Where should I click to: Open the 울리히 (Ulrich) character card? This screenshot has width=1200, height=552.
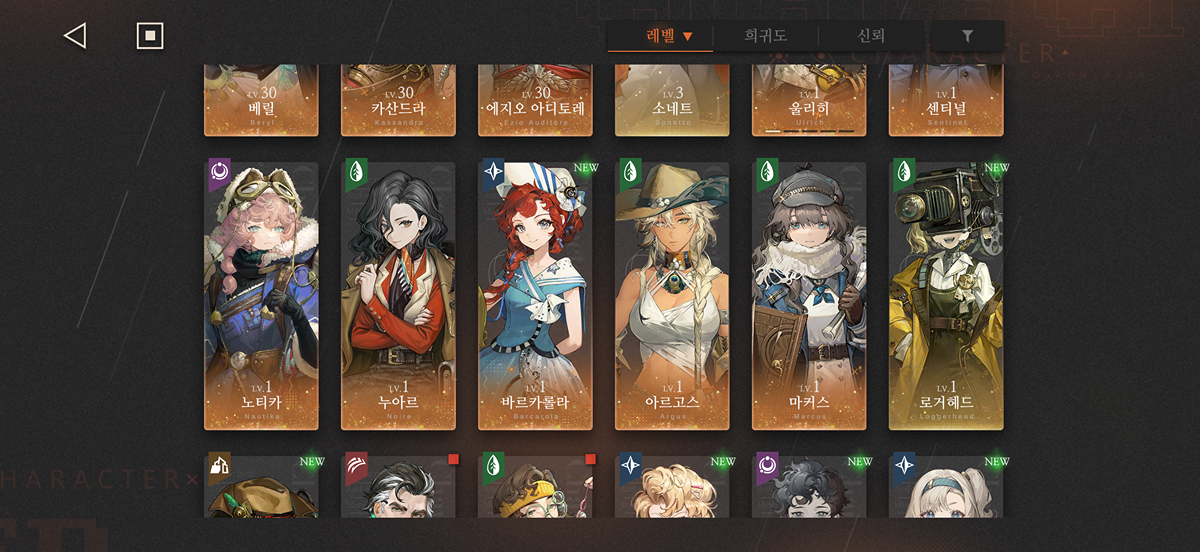(809, 100)
